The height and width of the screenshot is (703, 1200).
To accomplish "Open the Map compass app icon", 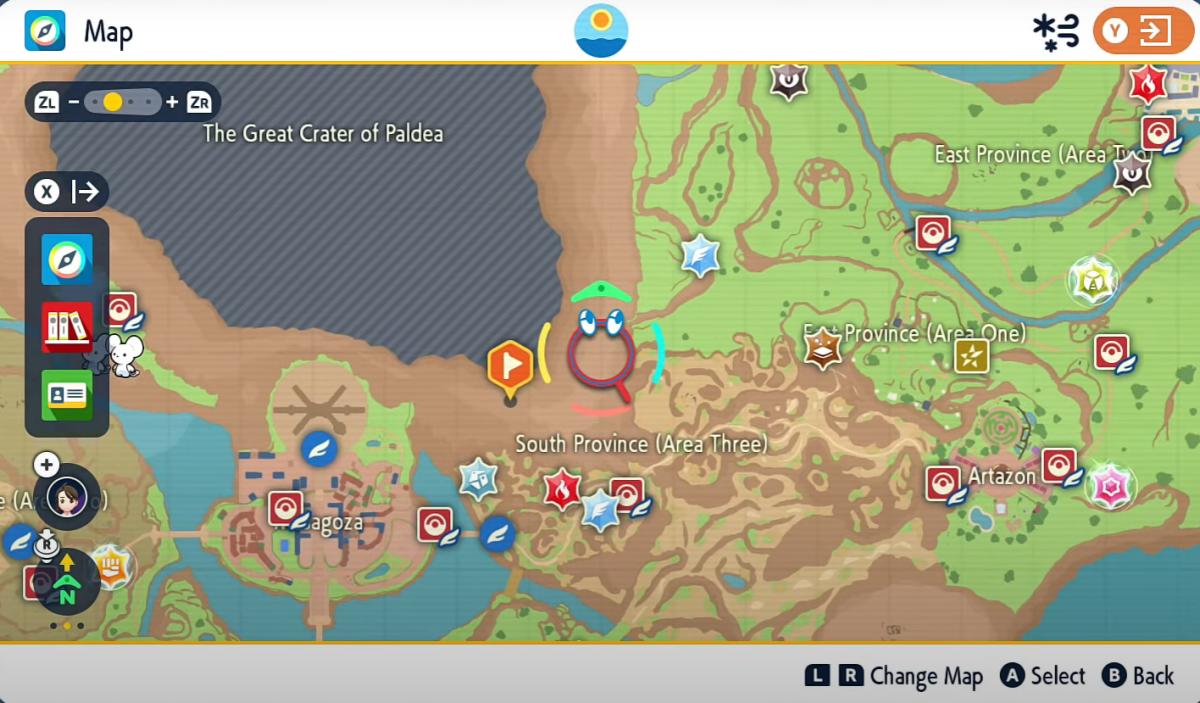I will pyautogui.click(x=67, y=260).
